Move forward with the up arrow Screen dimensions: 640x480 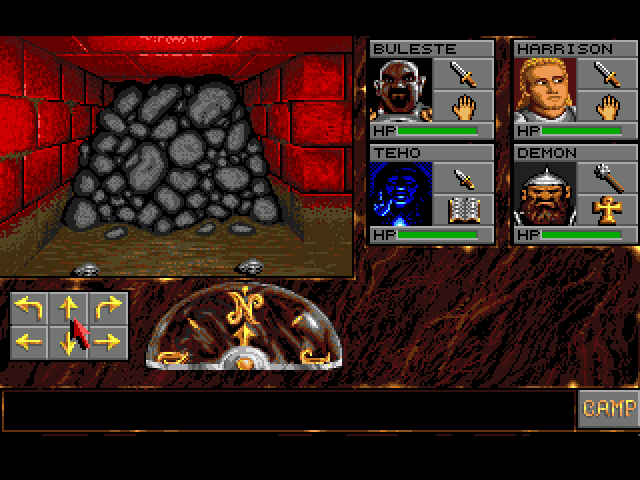pyautogui.click(x=69, y=308)
